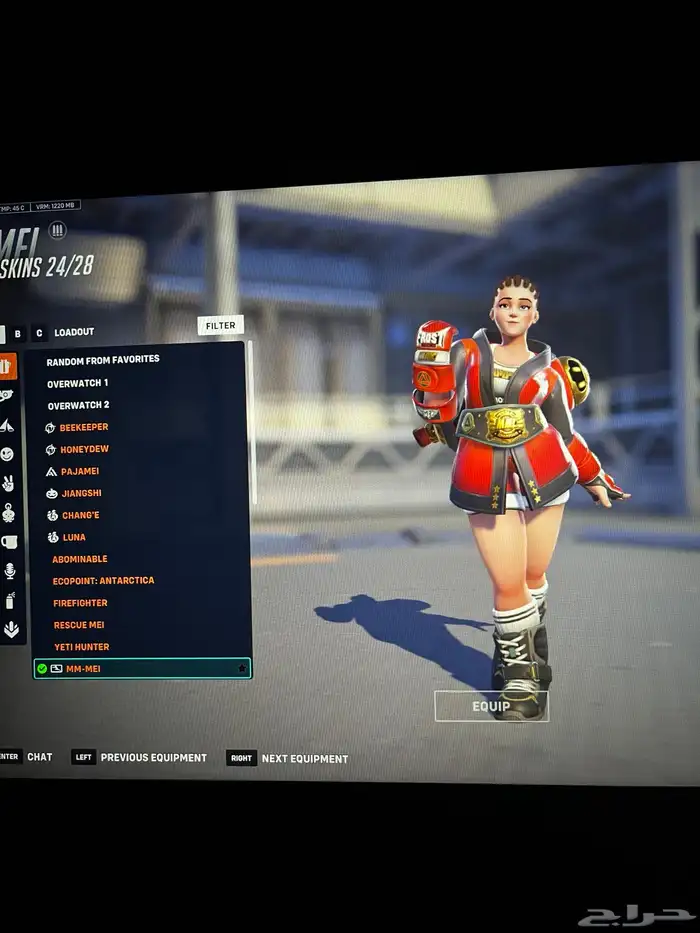Viewport: 700px width, 933px height.
Task: Choose the Abominable skin
Action: [x=80, y=559]
